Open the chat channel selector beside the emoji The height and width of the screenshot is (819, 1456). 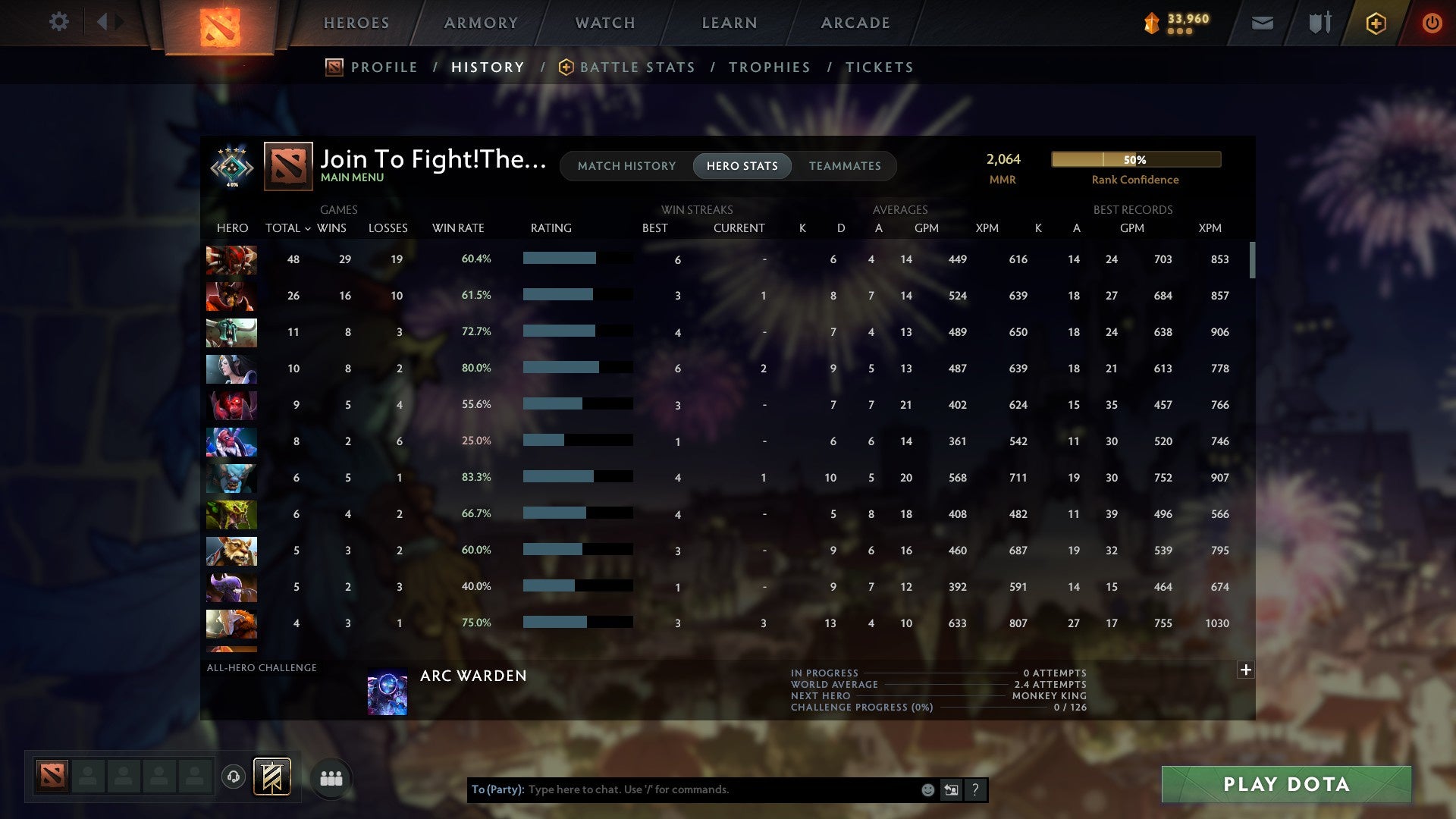[x=951, y=789]
